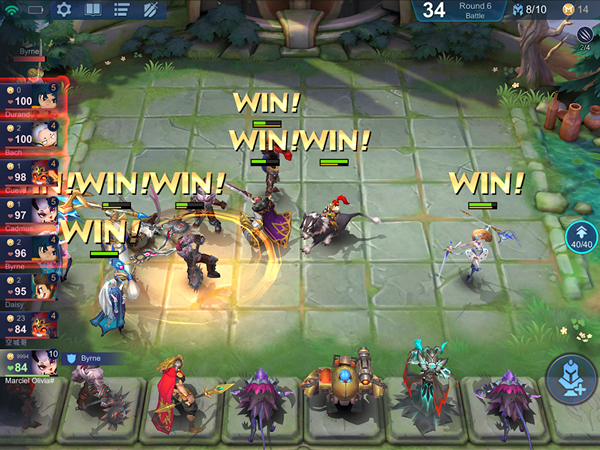600x450 pixels.
Task: Open the hero shop button
Action: (x=574, y=379)
